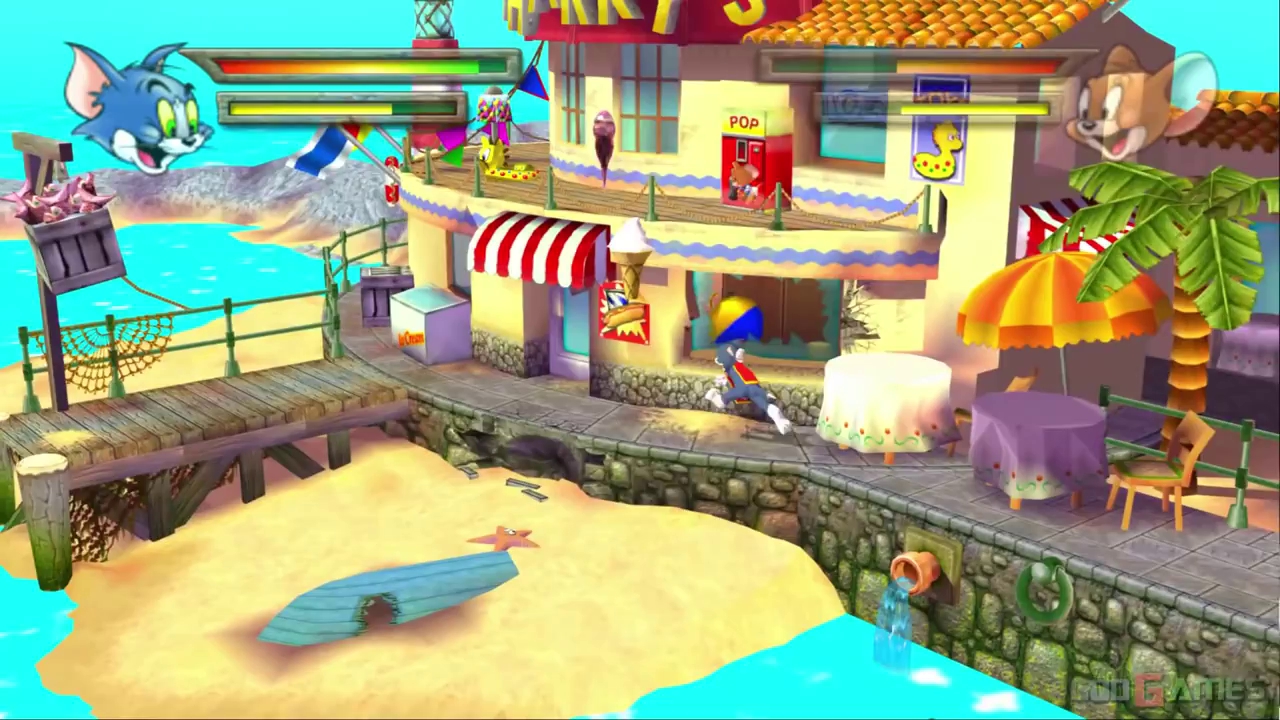The image size is (1280, 720).
Task: Click Tom's yellow energy gauge
Action: (x=310, y=108)
